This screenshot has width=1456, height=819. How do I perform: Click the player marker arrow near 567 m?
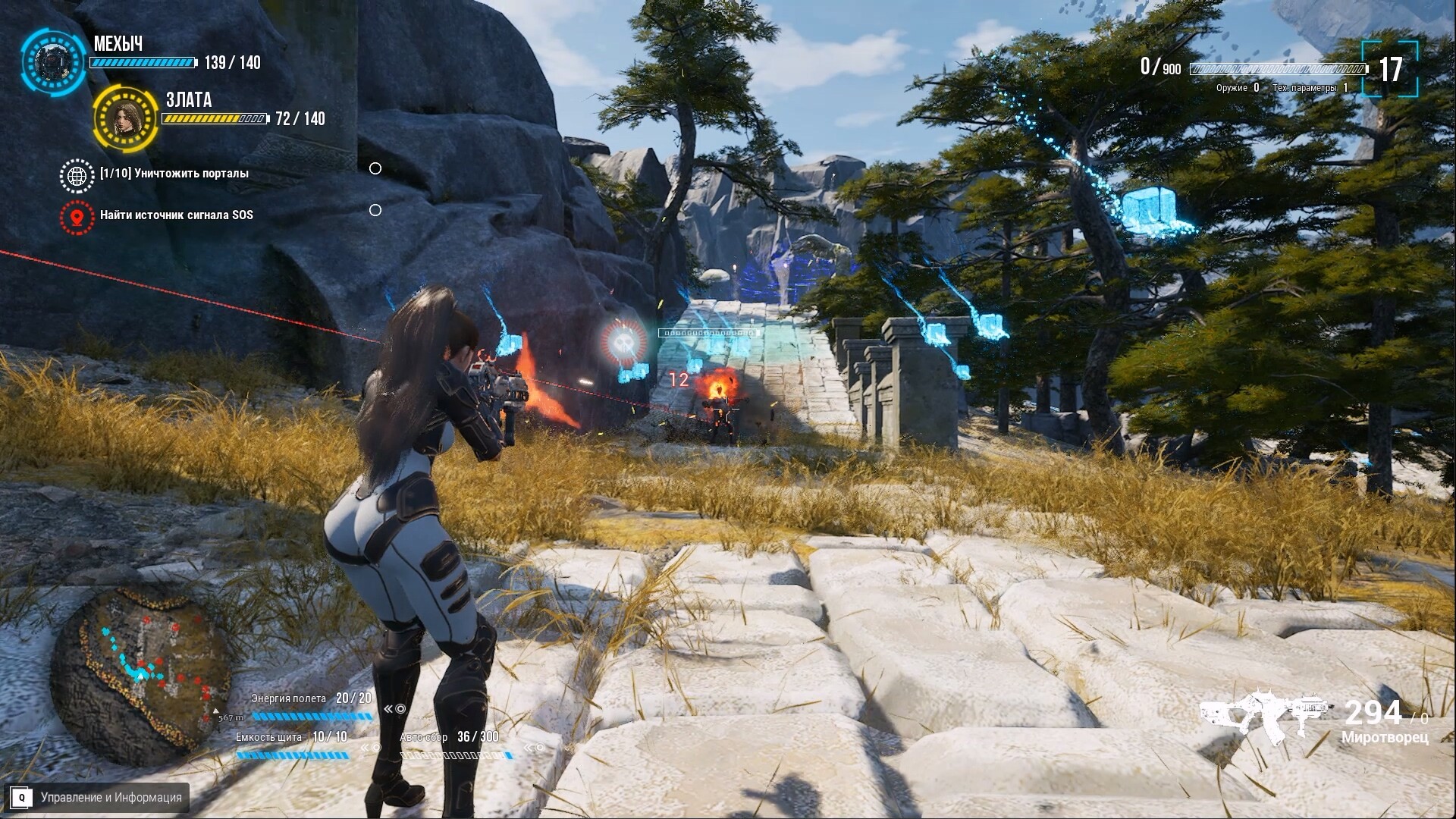tap(215, 711)
